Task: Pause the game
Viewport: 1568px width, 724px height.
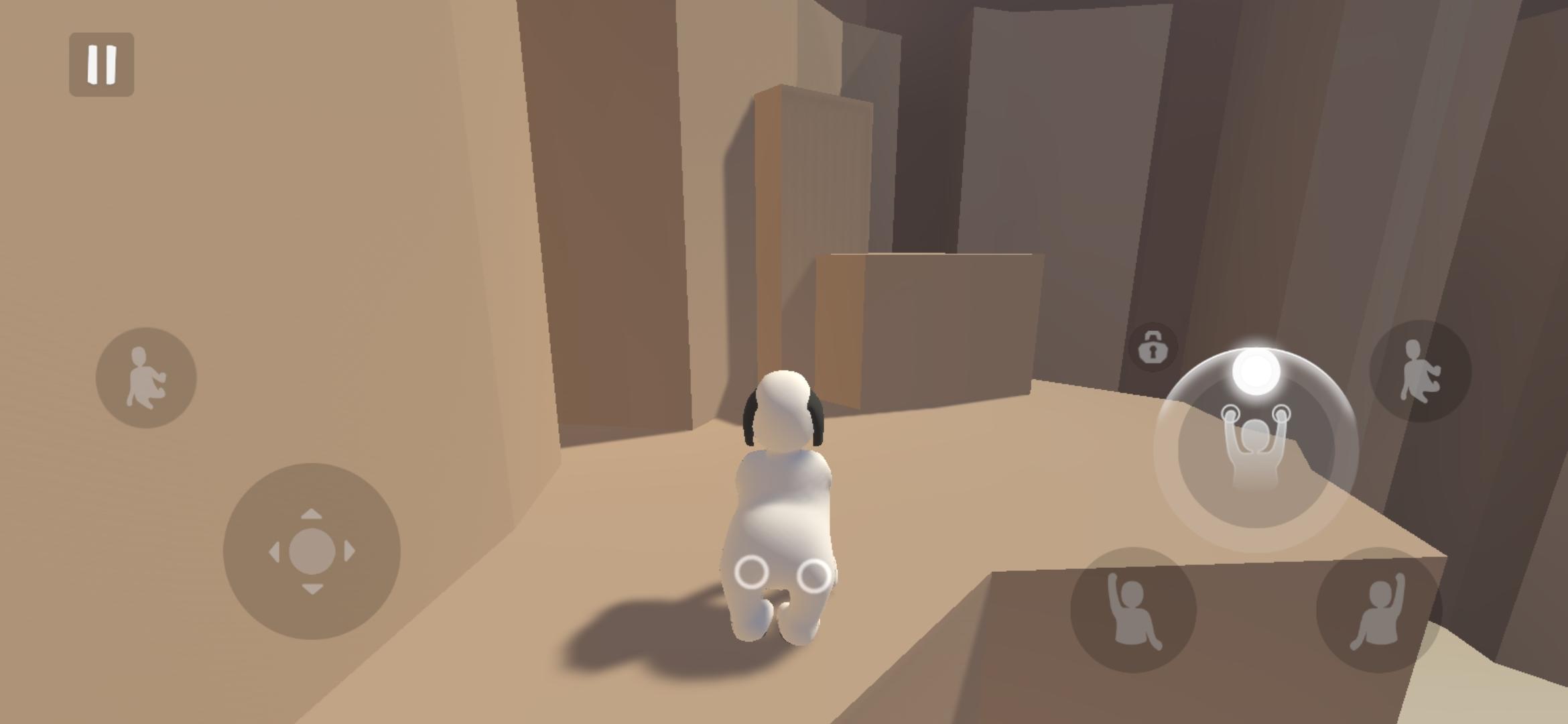Action: click(101, 62)
